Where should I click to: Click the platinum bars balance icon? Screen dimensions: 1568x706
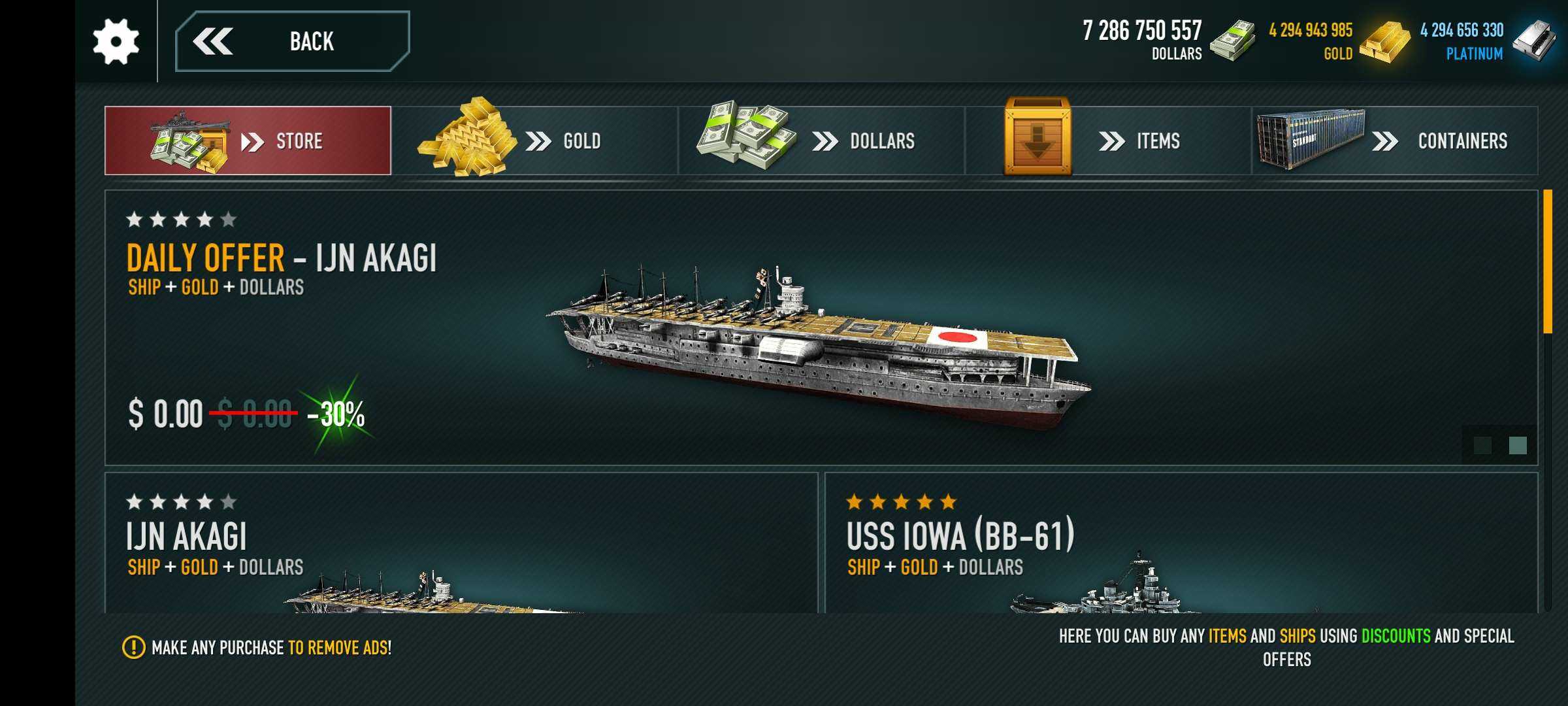pyautogui.click(x=1533, y=41)
